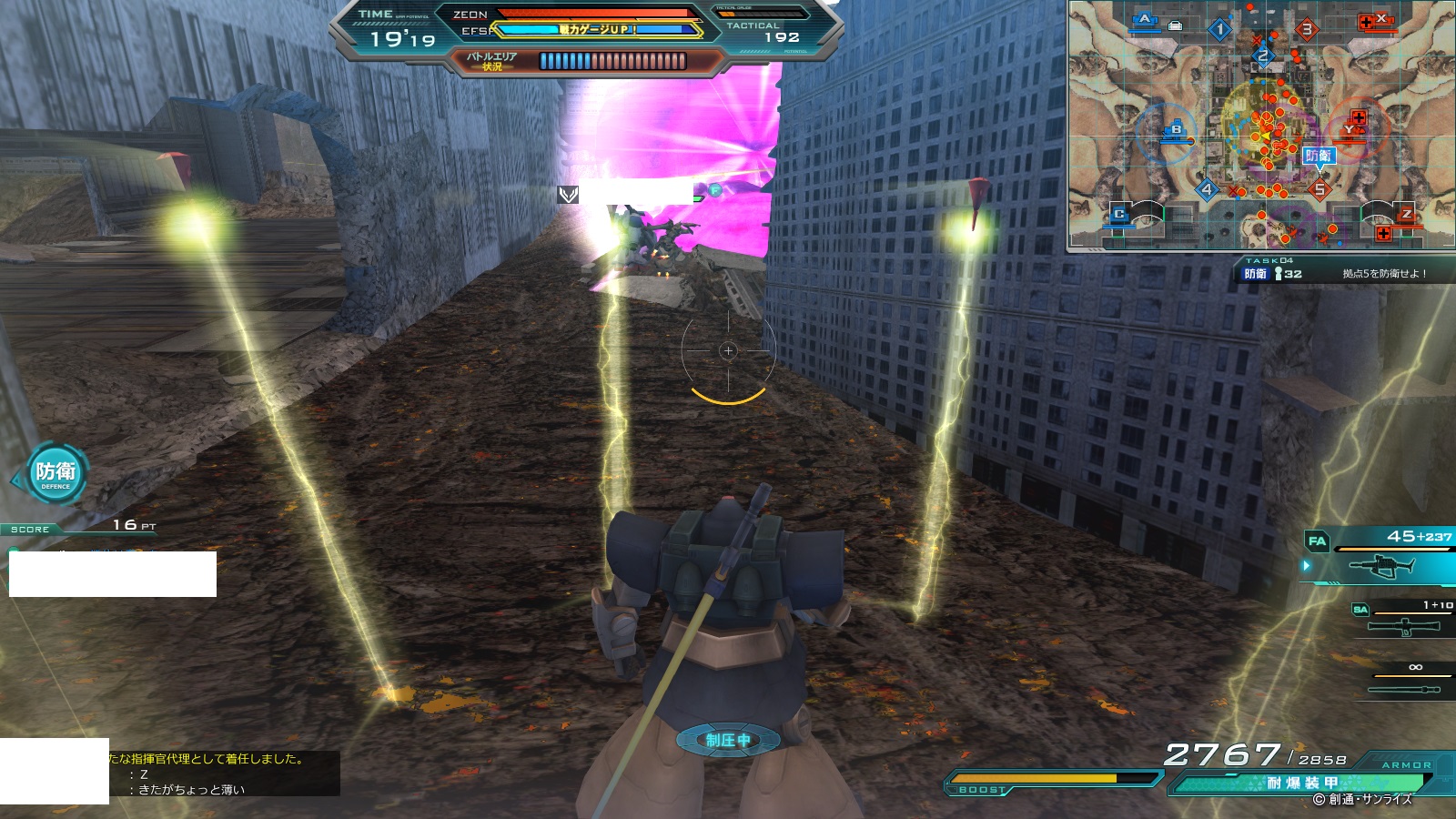Screen dimensions: 1456x819
Task: Click blue point 1 diamond on minimap
Action: [x=1220, y=30]
